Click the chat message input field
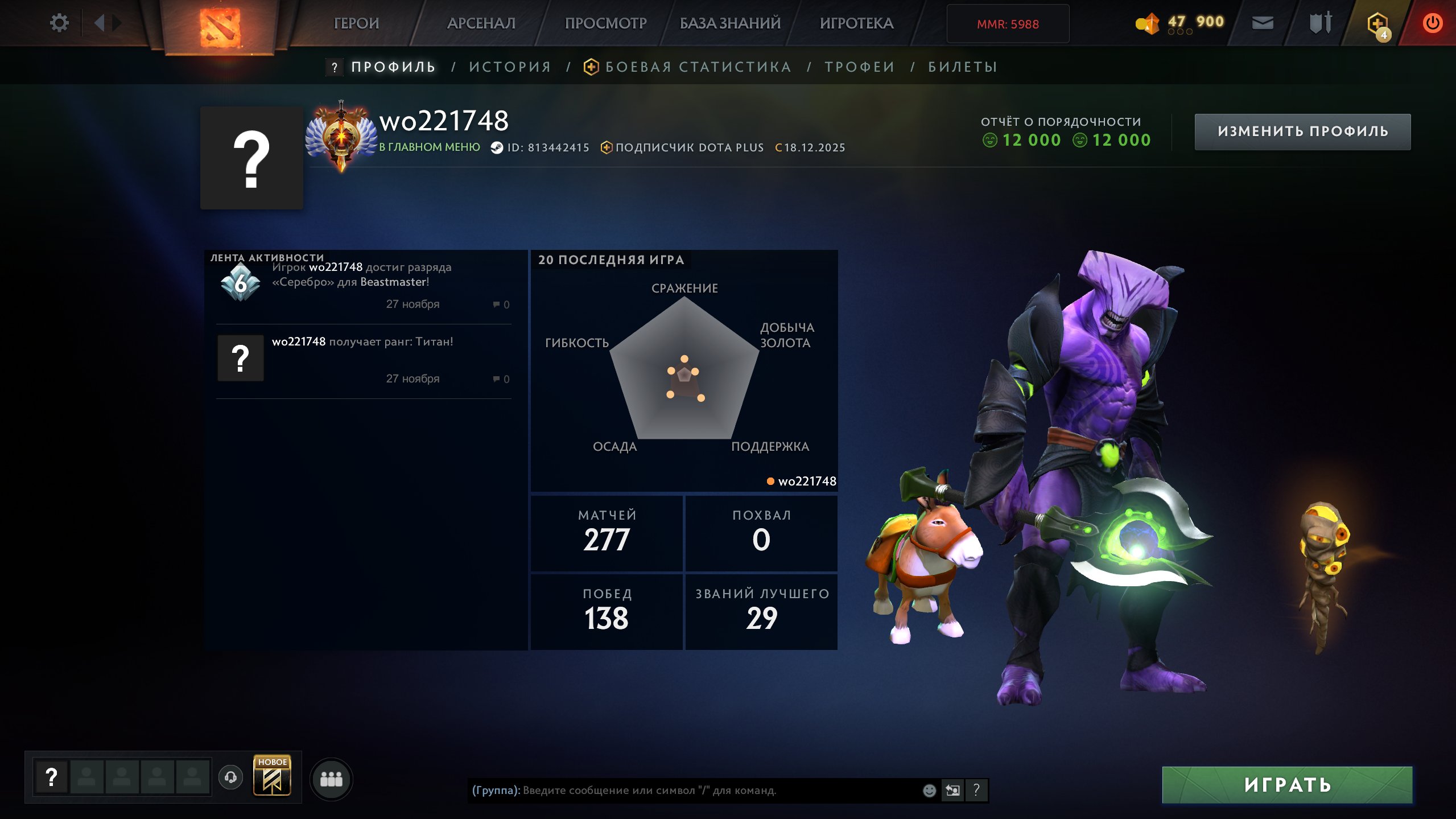The height and width of the screenshot is (819, 1456). click(683, 790)
